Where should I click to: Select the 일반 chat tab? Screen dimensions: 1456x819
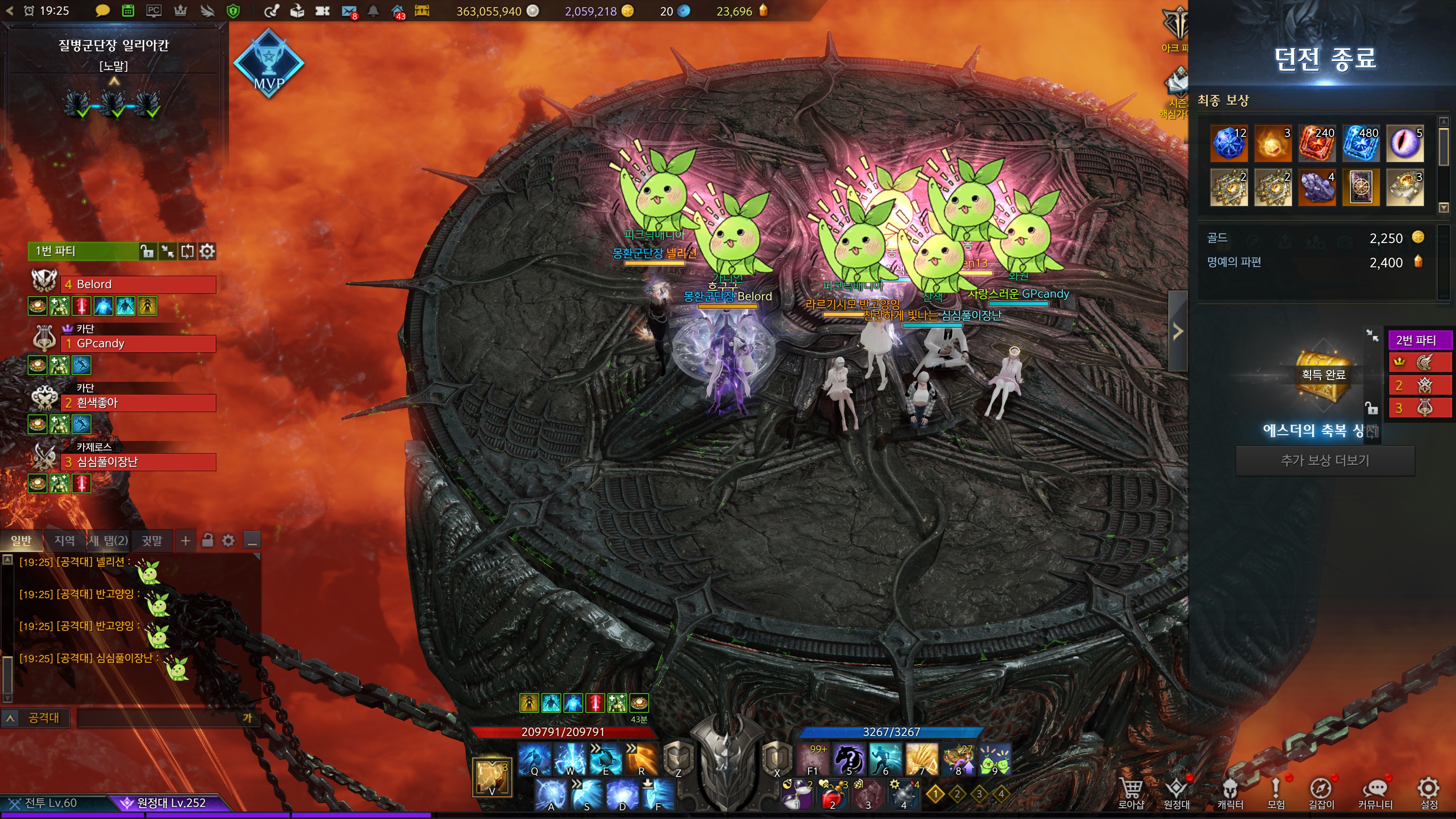(22, 541)
